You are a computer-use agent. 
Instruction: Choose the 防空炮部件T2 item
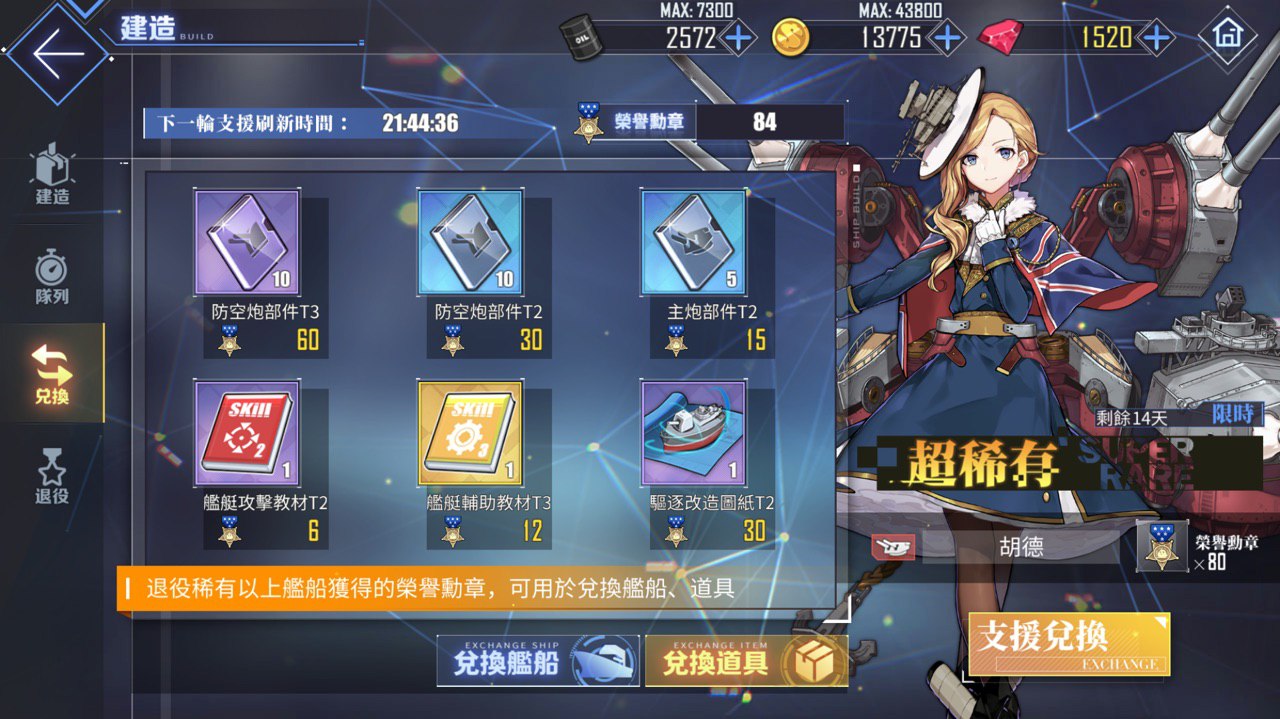pyautogui.click(x=470, y=242)
